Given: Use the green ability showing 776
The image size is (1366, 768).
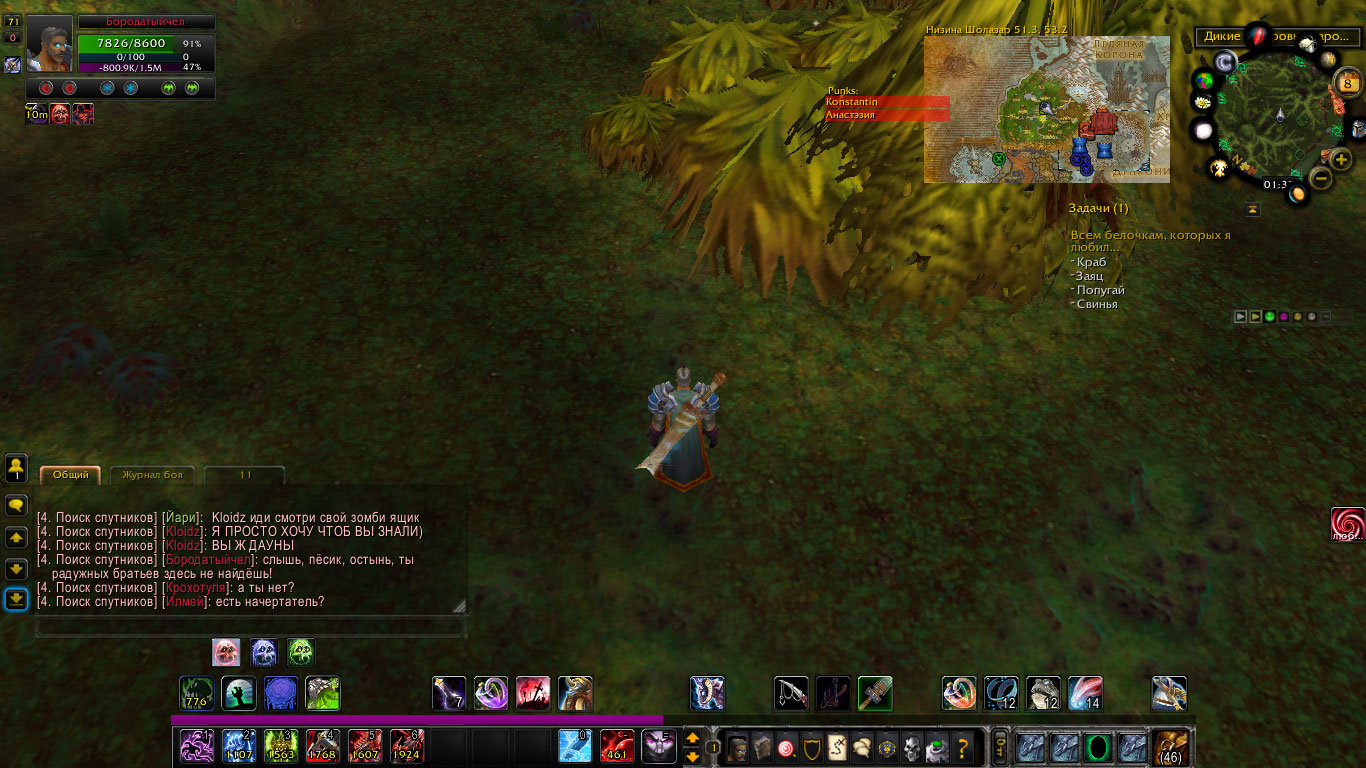Looking at the screenshot, I should pyautogui.click(x=196, y=693).
